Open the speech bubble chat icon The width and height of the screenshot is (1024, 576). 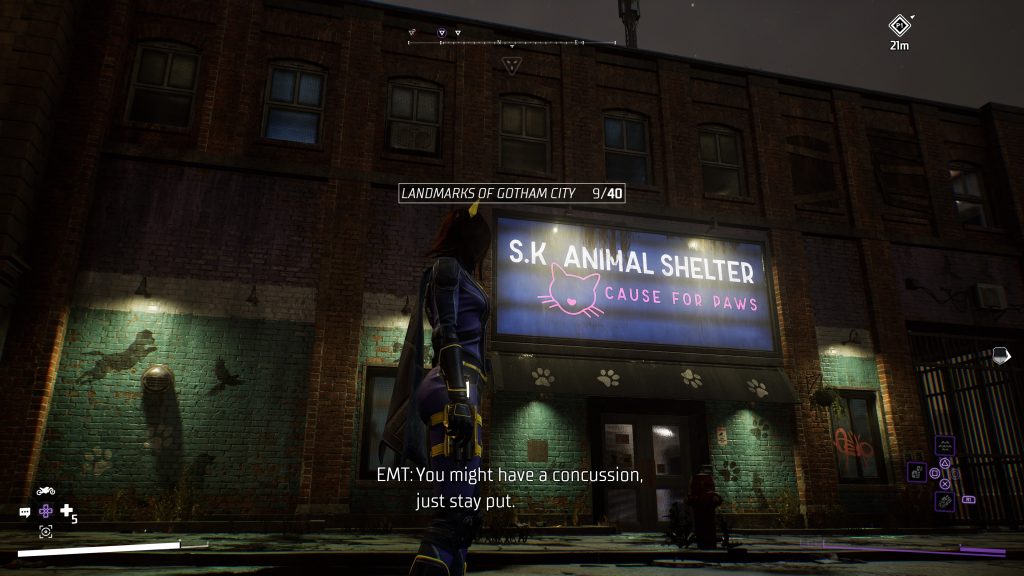click(x=25, y=511)
